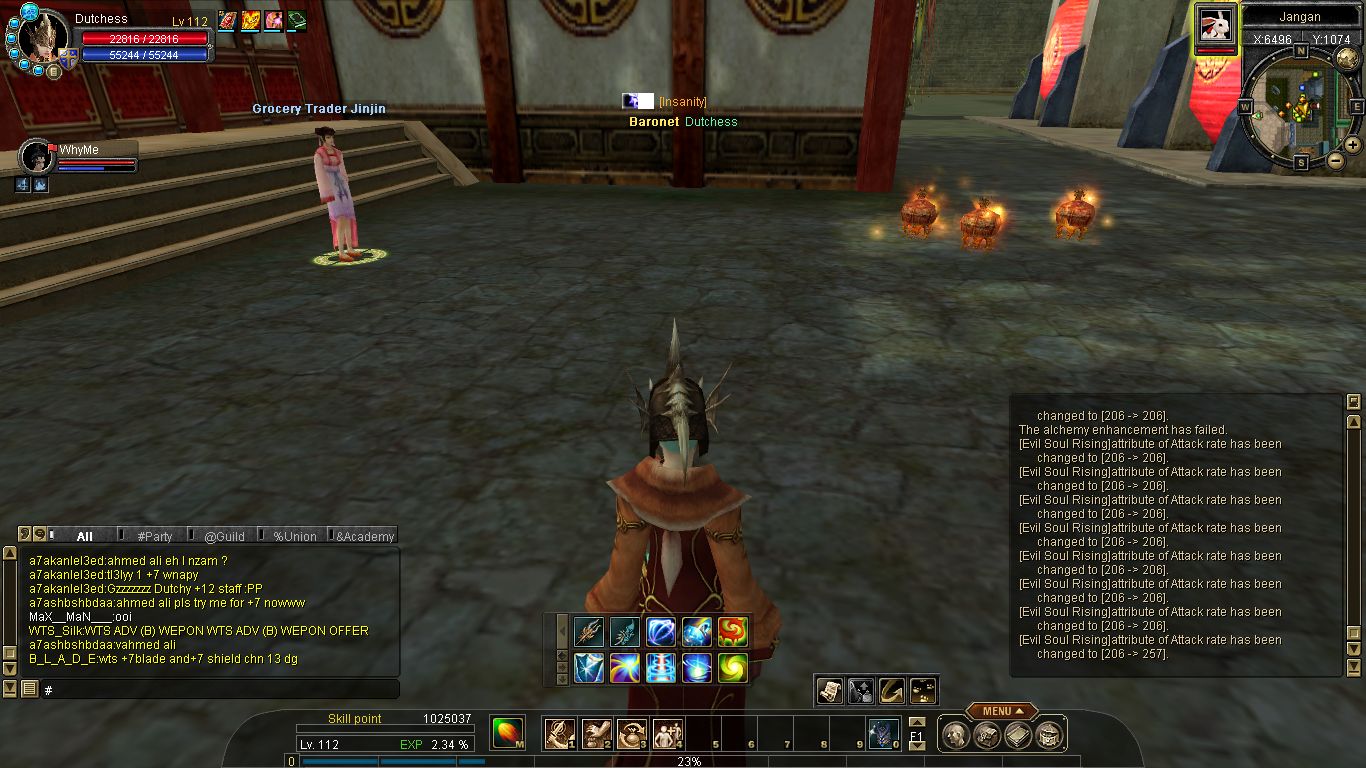
Task: Open the world map globe button
Action: [x=1346, y=58]
